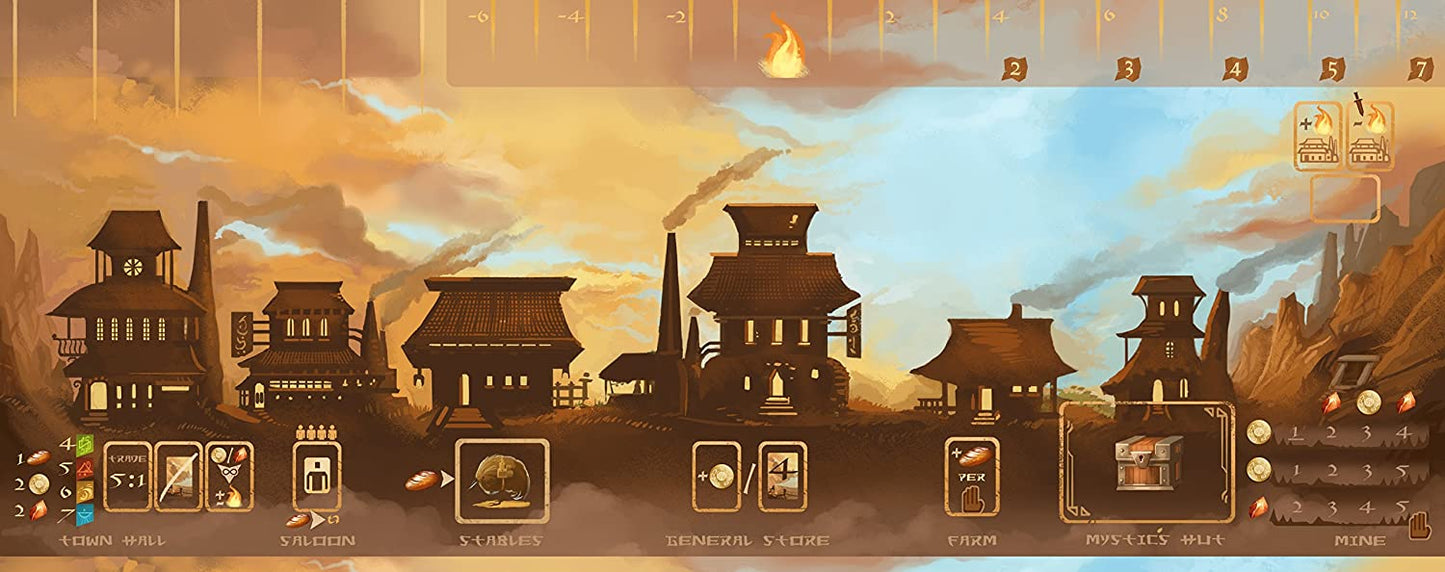Select the minus-flame building space with dagger
Screen dimensions: 1445x572
tap(1370, 136)
